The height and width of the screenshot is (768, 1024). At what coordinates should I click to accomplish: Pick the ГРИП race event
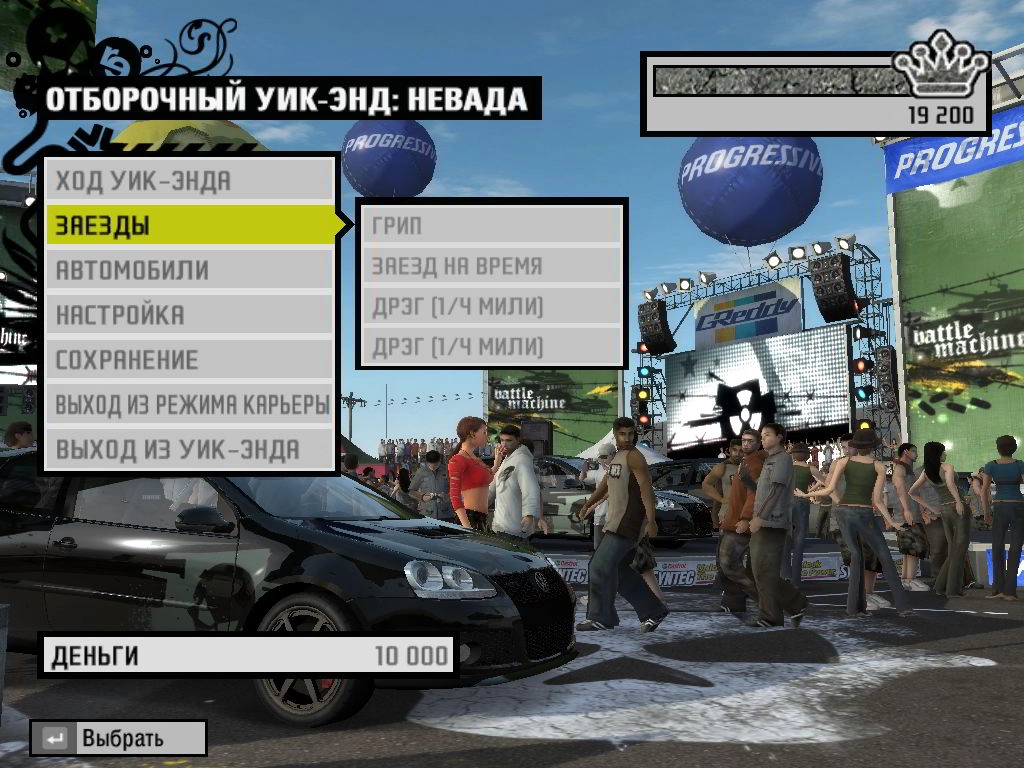(x=492, y=226)
